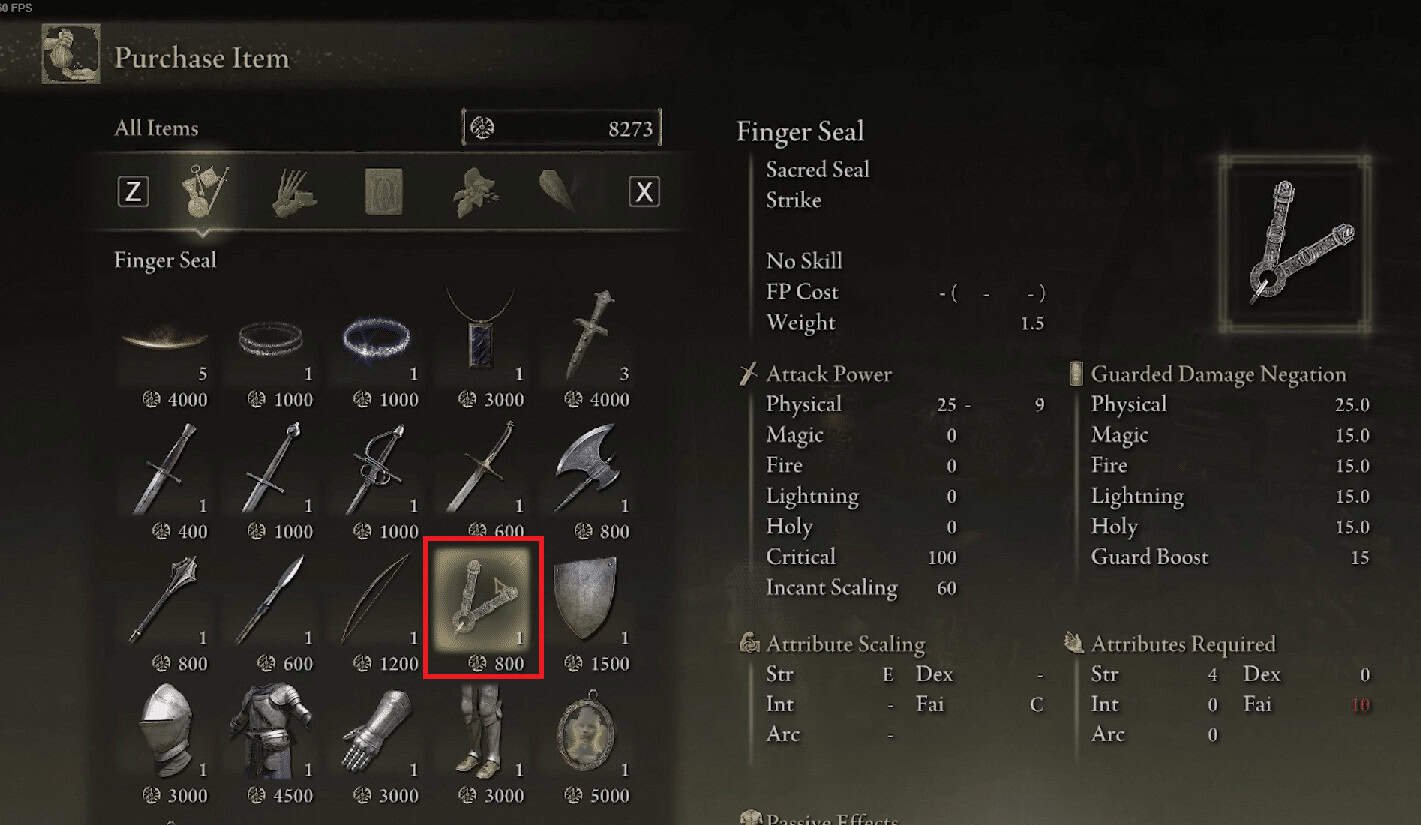Screen dimensions: 1421x825
Task: Pick the mace weapon
Action: tap(165, 600)
